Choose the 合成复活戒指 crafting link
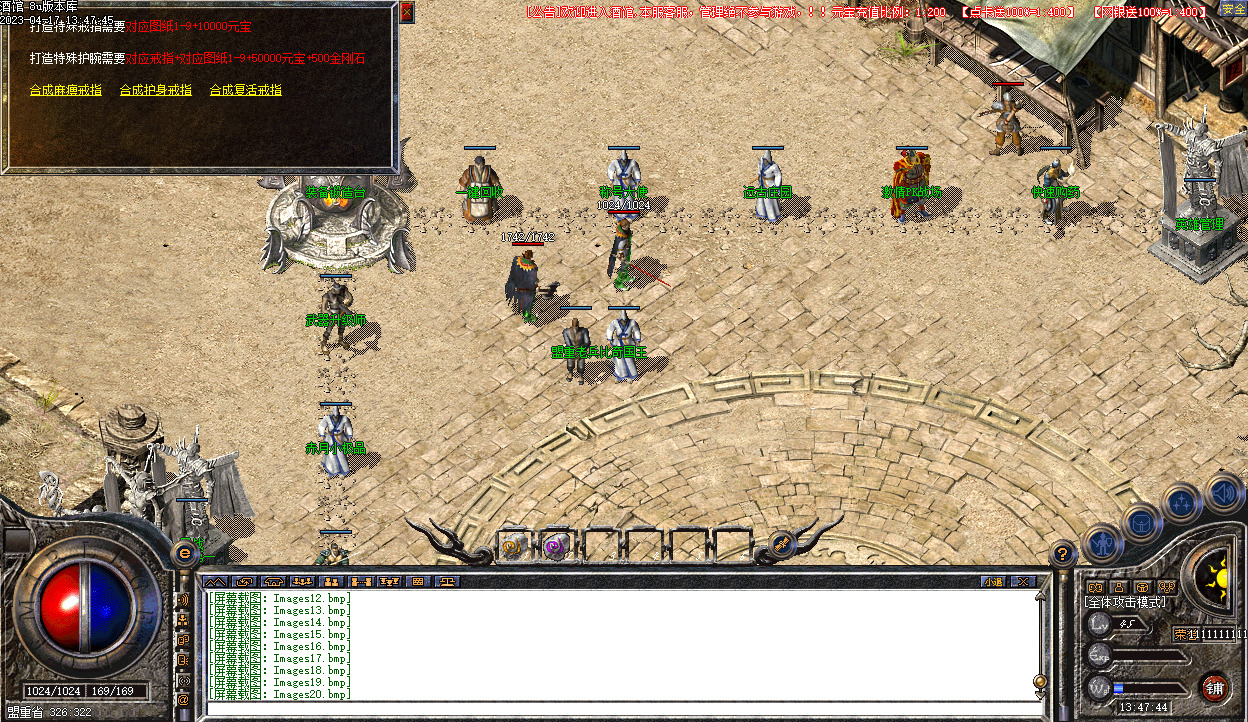Viewport: 1248px width, 722px height. (245, 90)
